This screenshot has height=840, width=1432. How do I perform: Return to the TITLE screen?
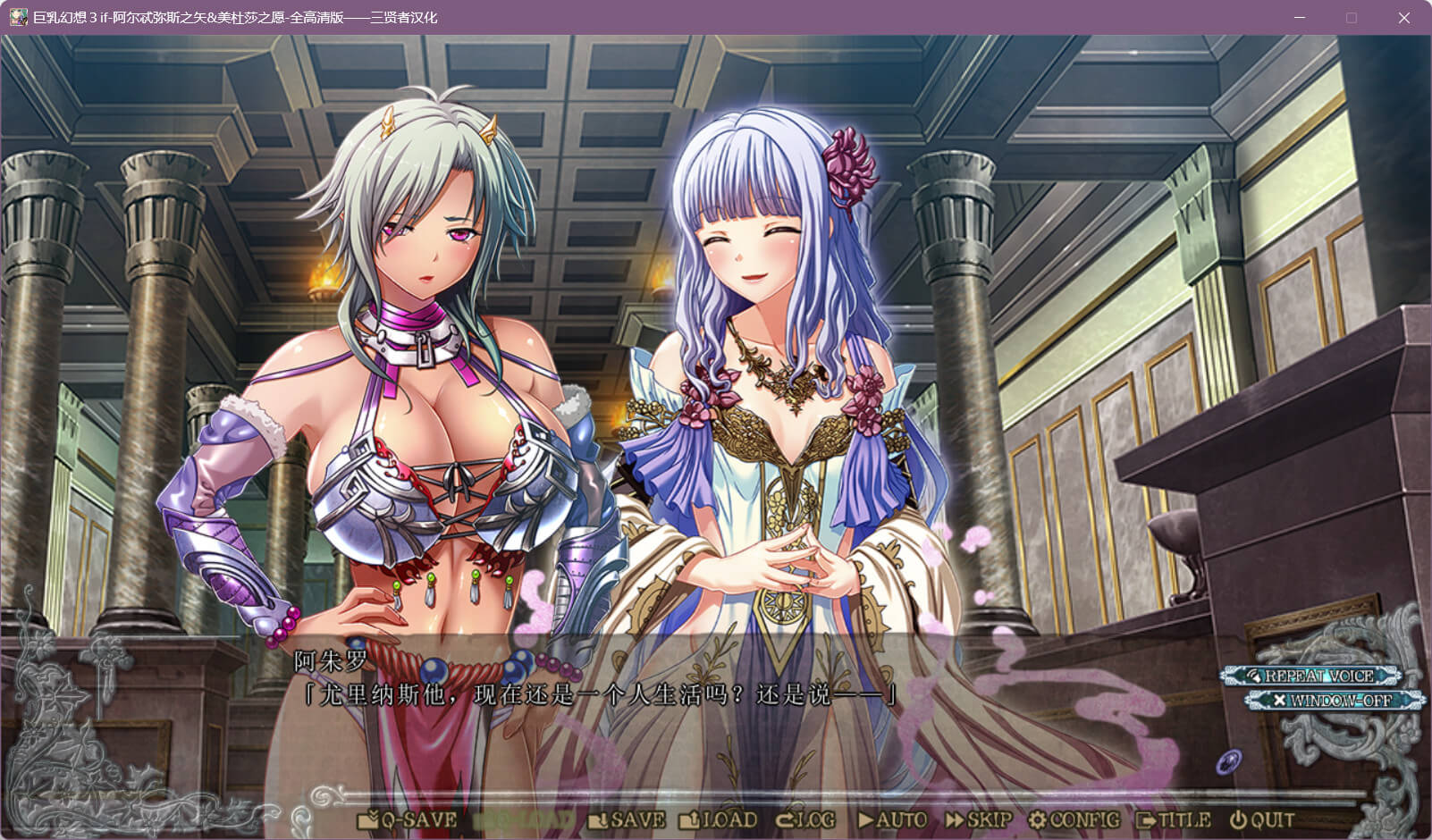(x=1174, y=819)
